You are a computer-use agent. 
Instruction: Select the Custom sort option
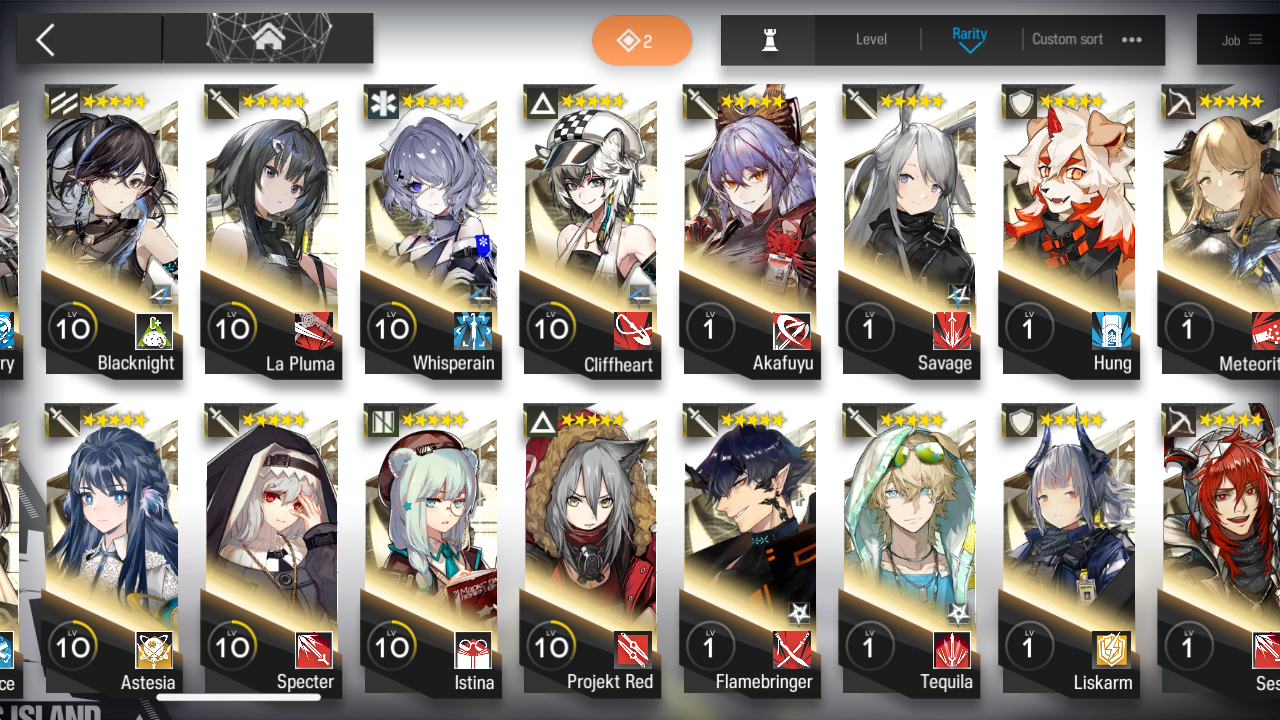pyautogui.click(x=1067, y=39)
